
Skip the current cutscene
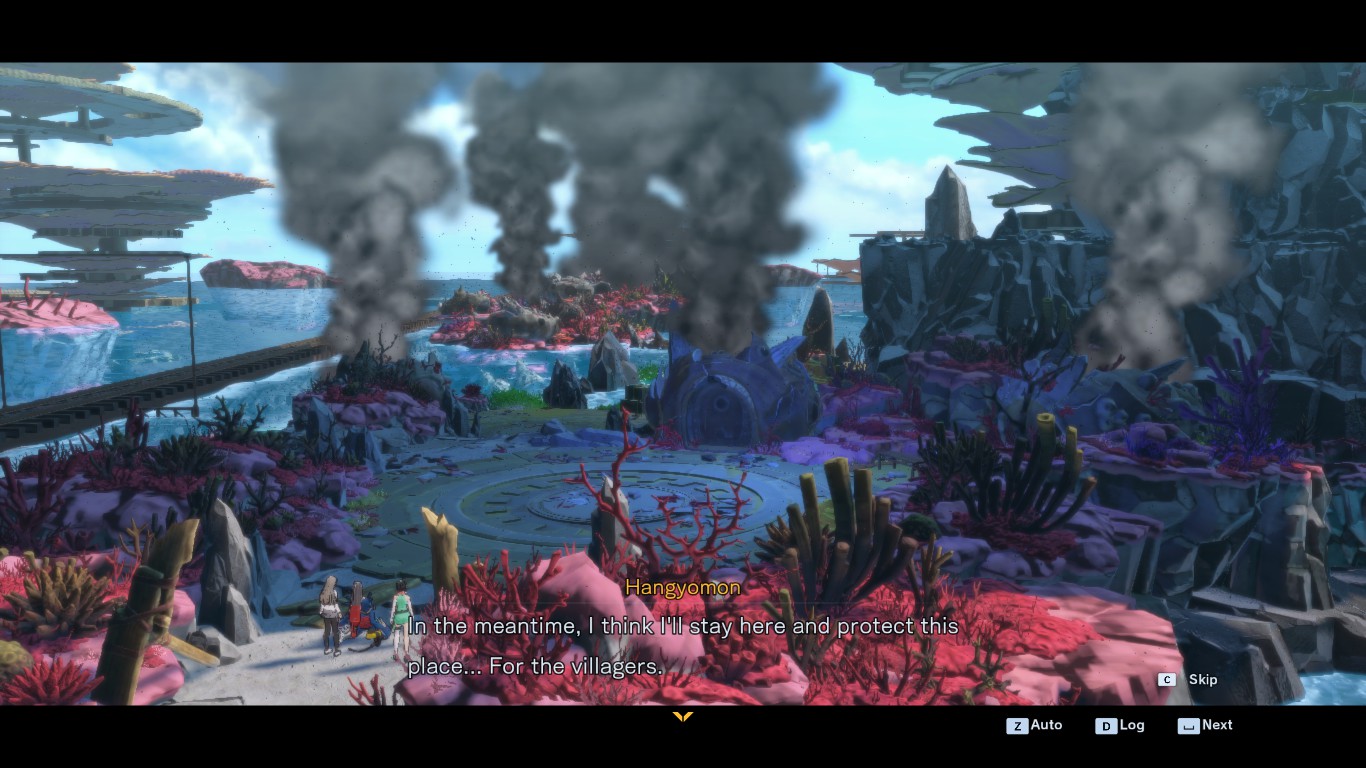[x=1189, y=680]
